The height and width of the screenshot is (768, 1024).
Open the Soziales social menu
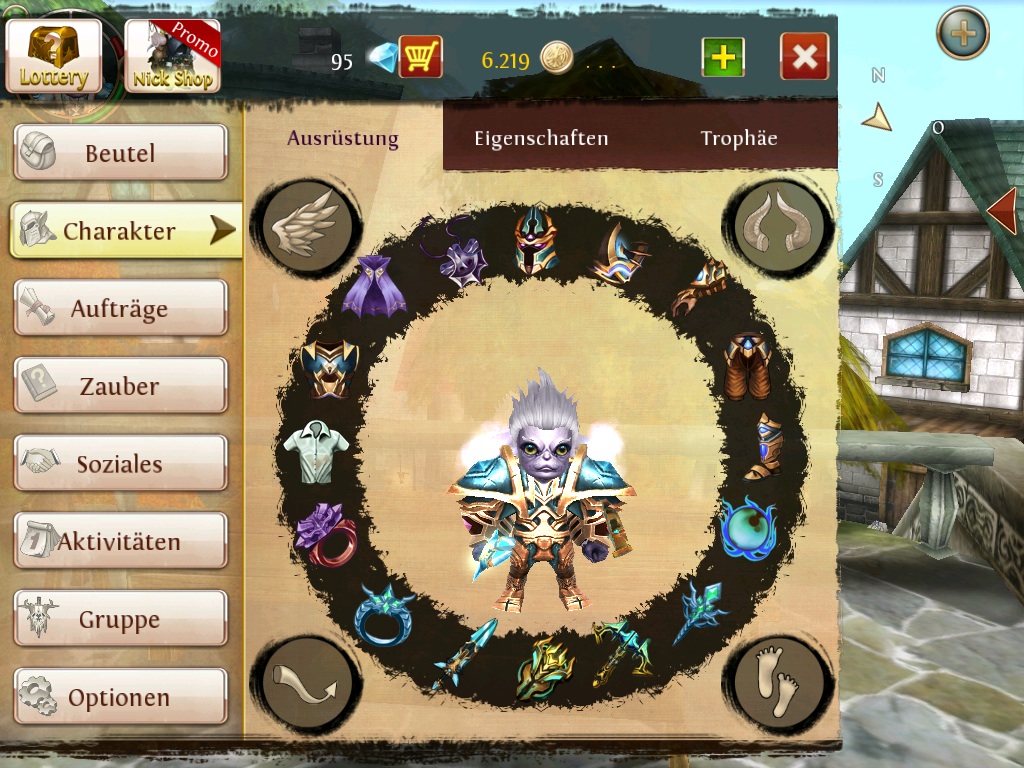click(120, 464)
